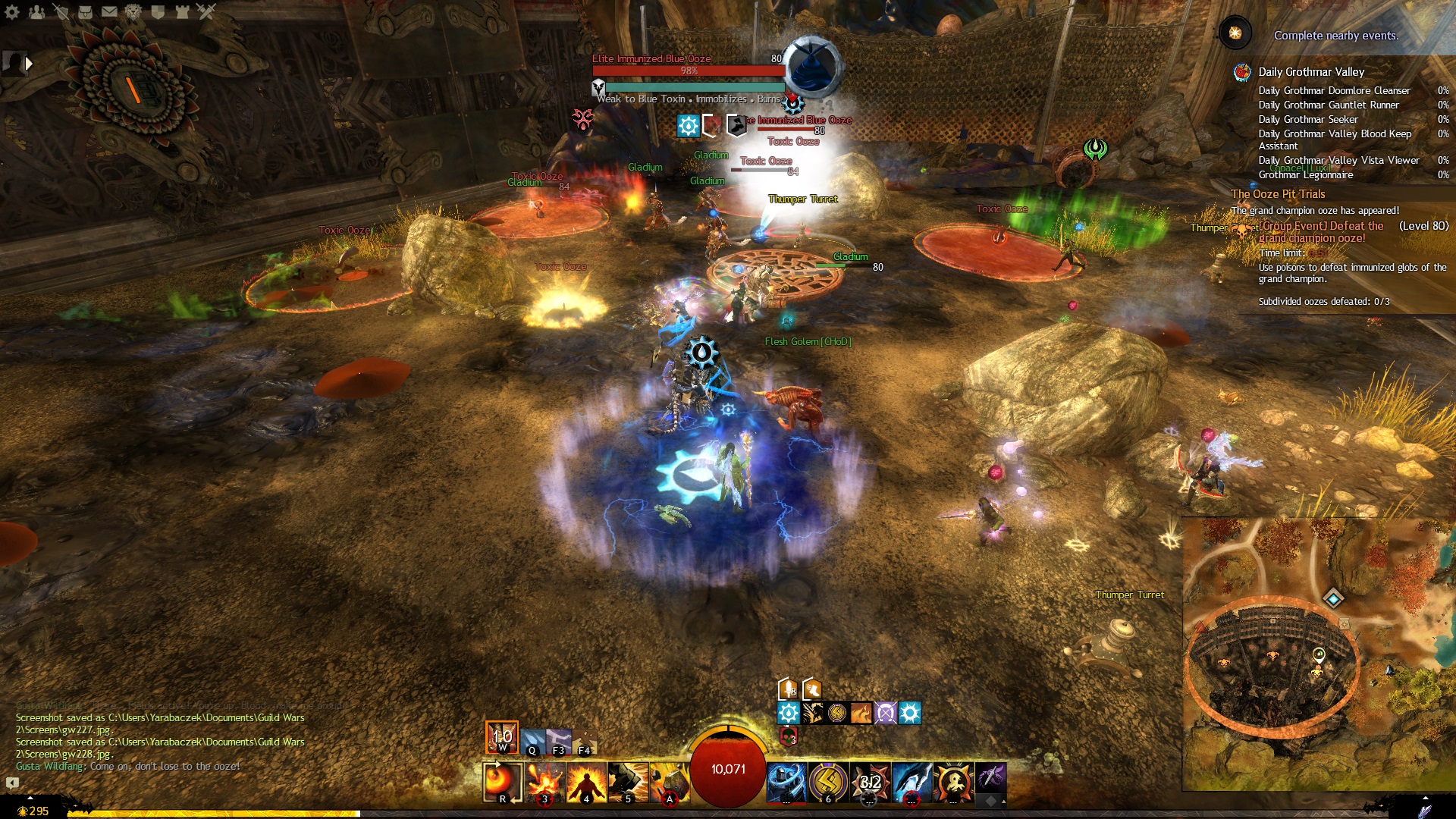This screenshot has height=819, width=1456.
Task: Cast the fire eruption skill on slot 3
Action: click(x=544, y=781)
